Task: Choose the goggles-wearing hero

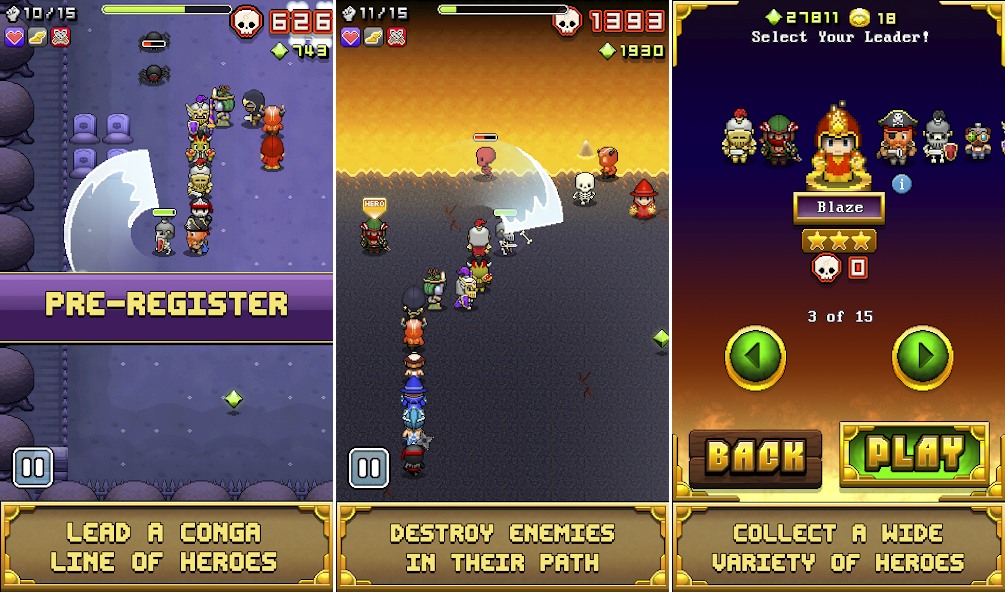Action: (978, 141)
